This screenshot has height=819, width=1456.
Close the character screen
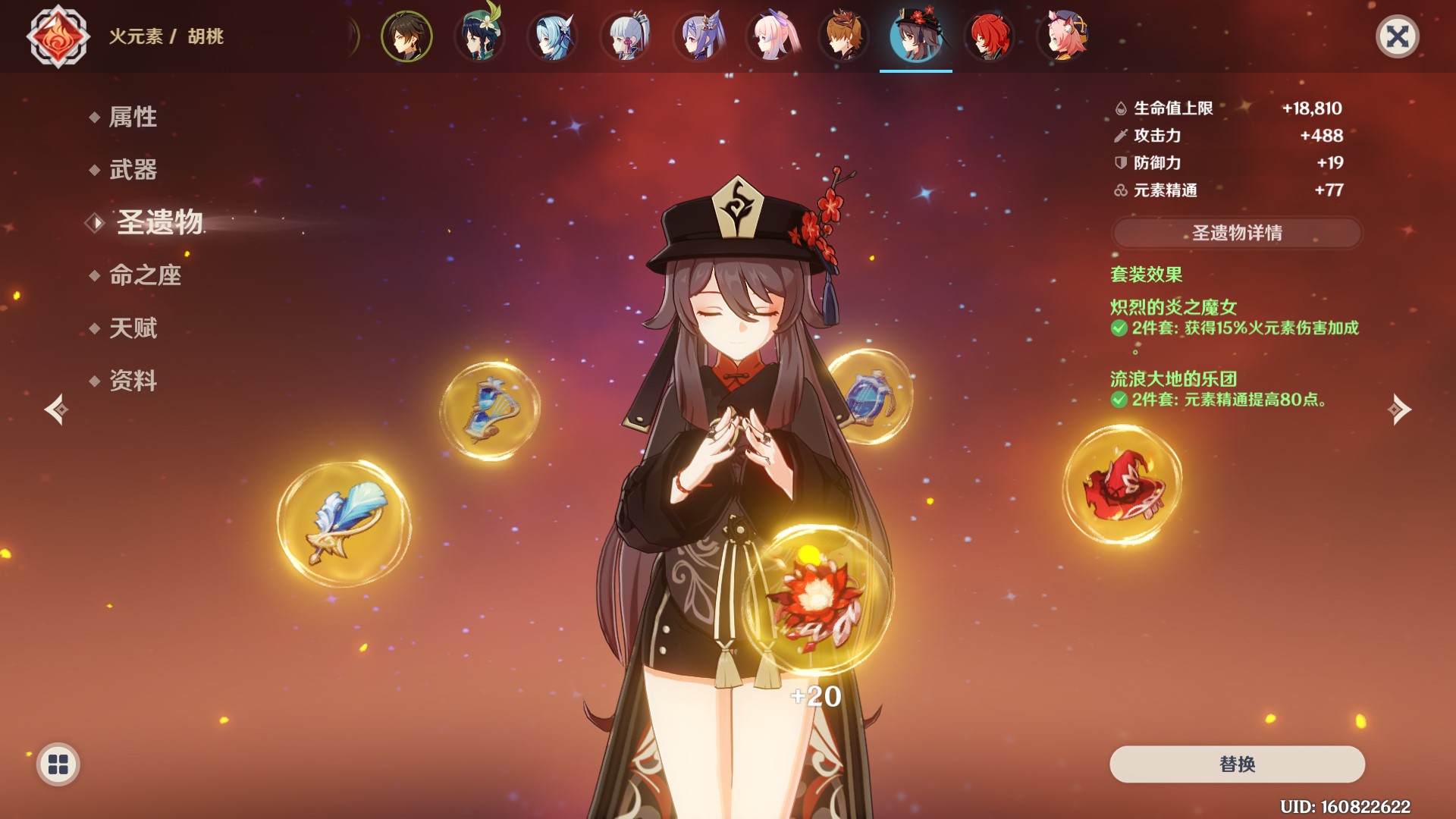pos(1397,36)
